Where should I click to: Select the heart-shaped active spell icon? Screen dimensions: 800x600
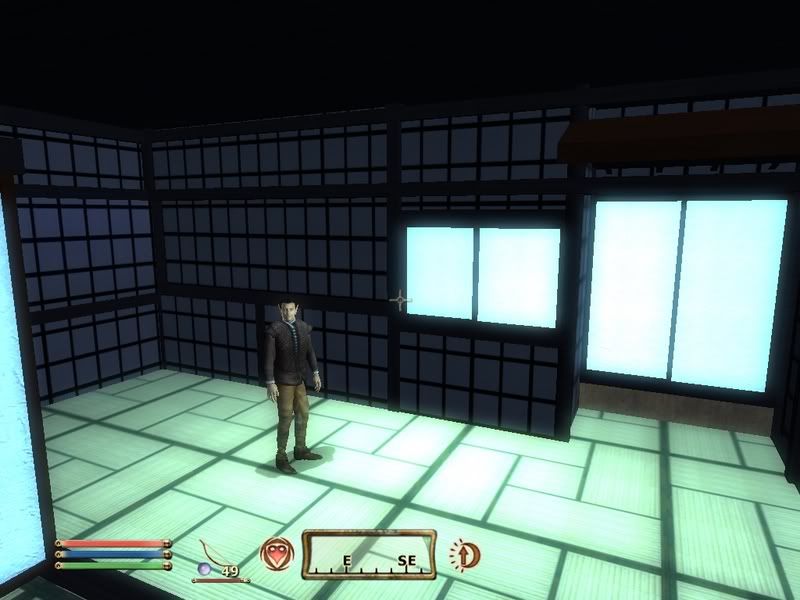point(276,553)
